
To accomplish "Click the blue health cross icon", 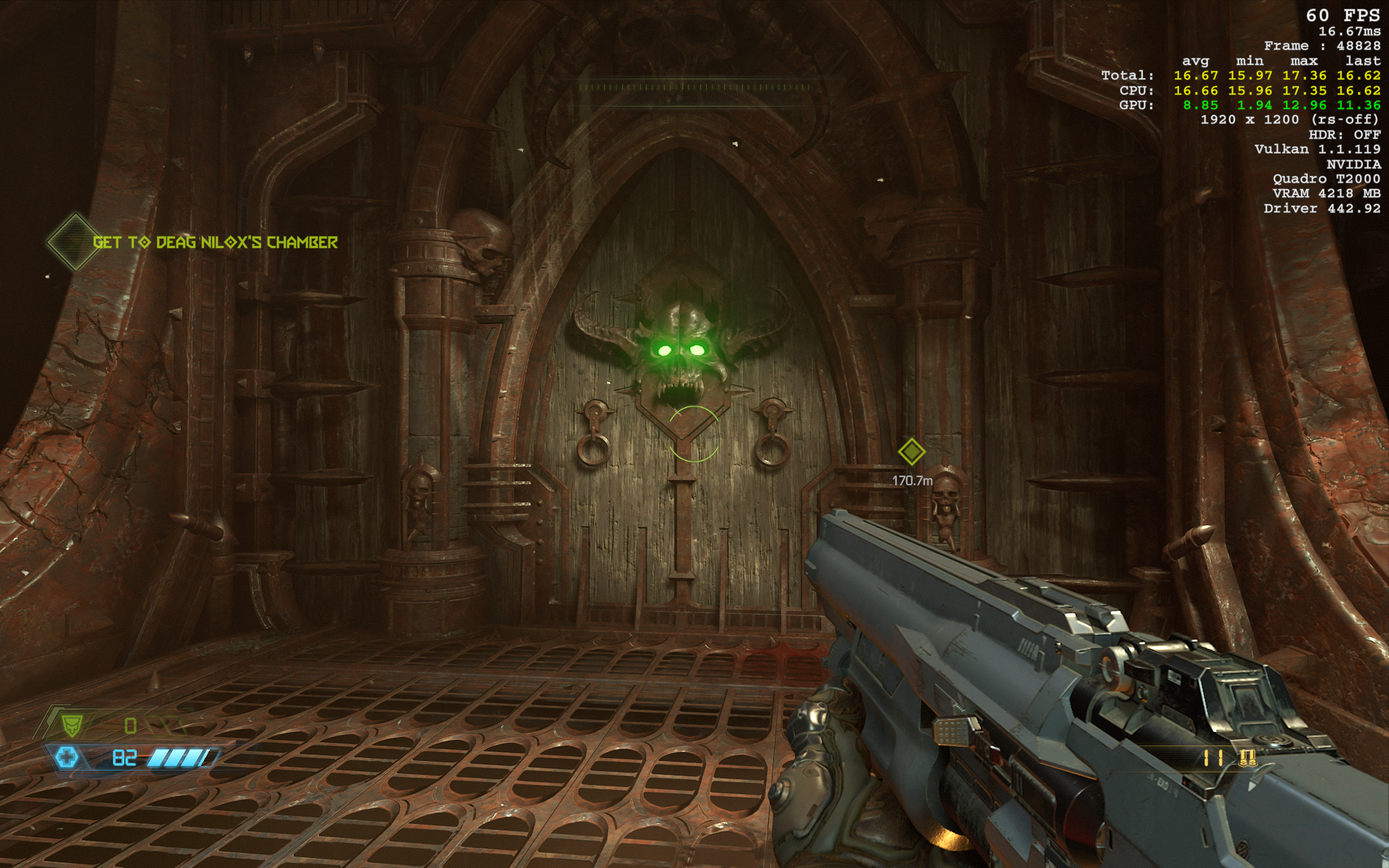I will [x=67, y=757].
